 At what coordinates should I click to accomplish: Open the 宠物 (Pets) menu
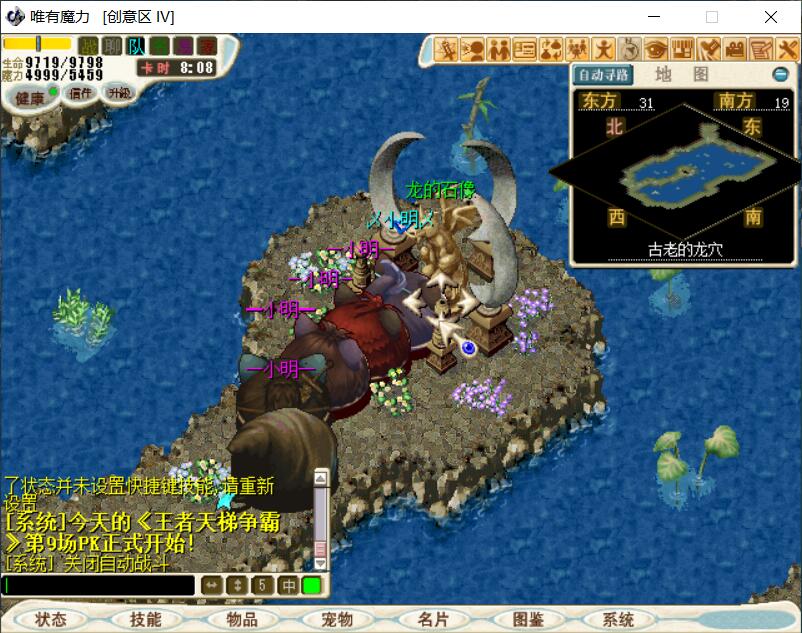coord(337,620)
